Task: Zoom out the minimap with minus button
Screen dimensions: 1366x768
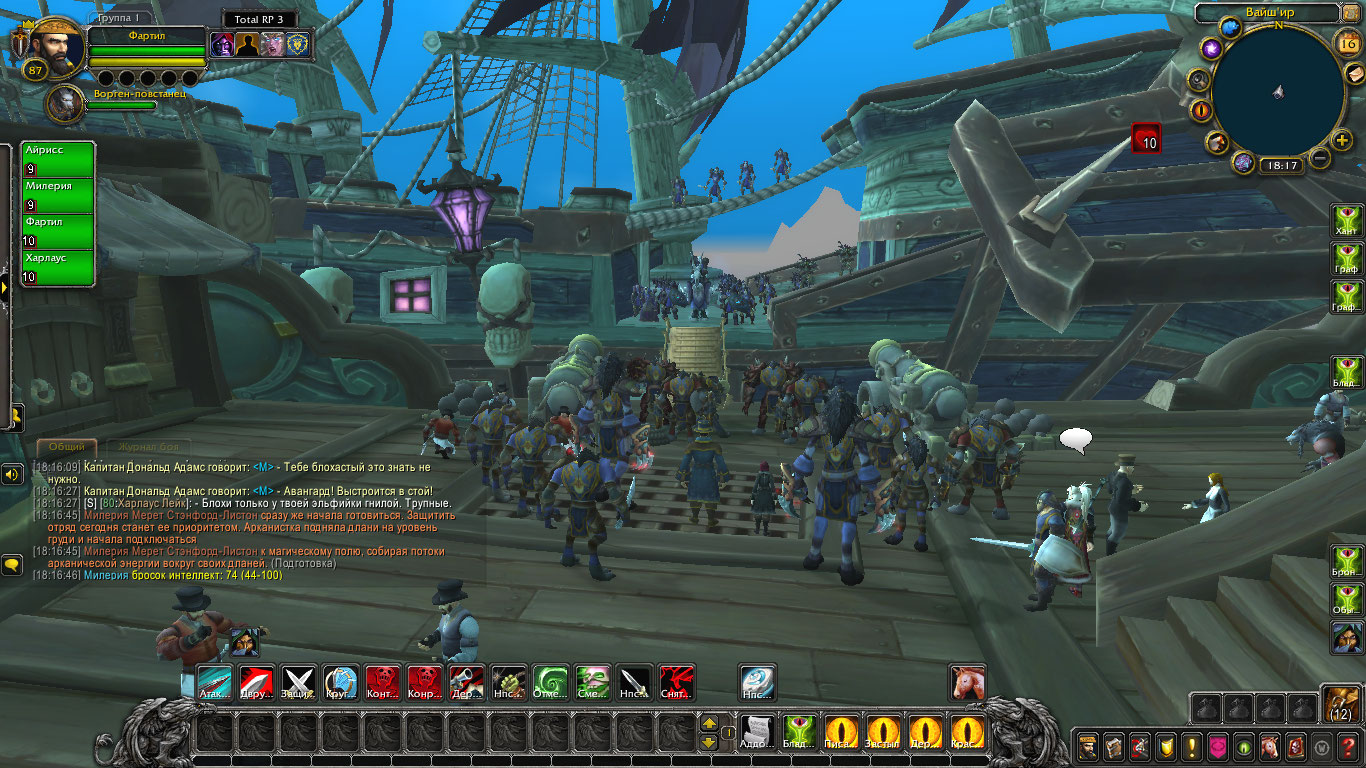Action: click(1320, 158)
